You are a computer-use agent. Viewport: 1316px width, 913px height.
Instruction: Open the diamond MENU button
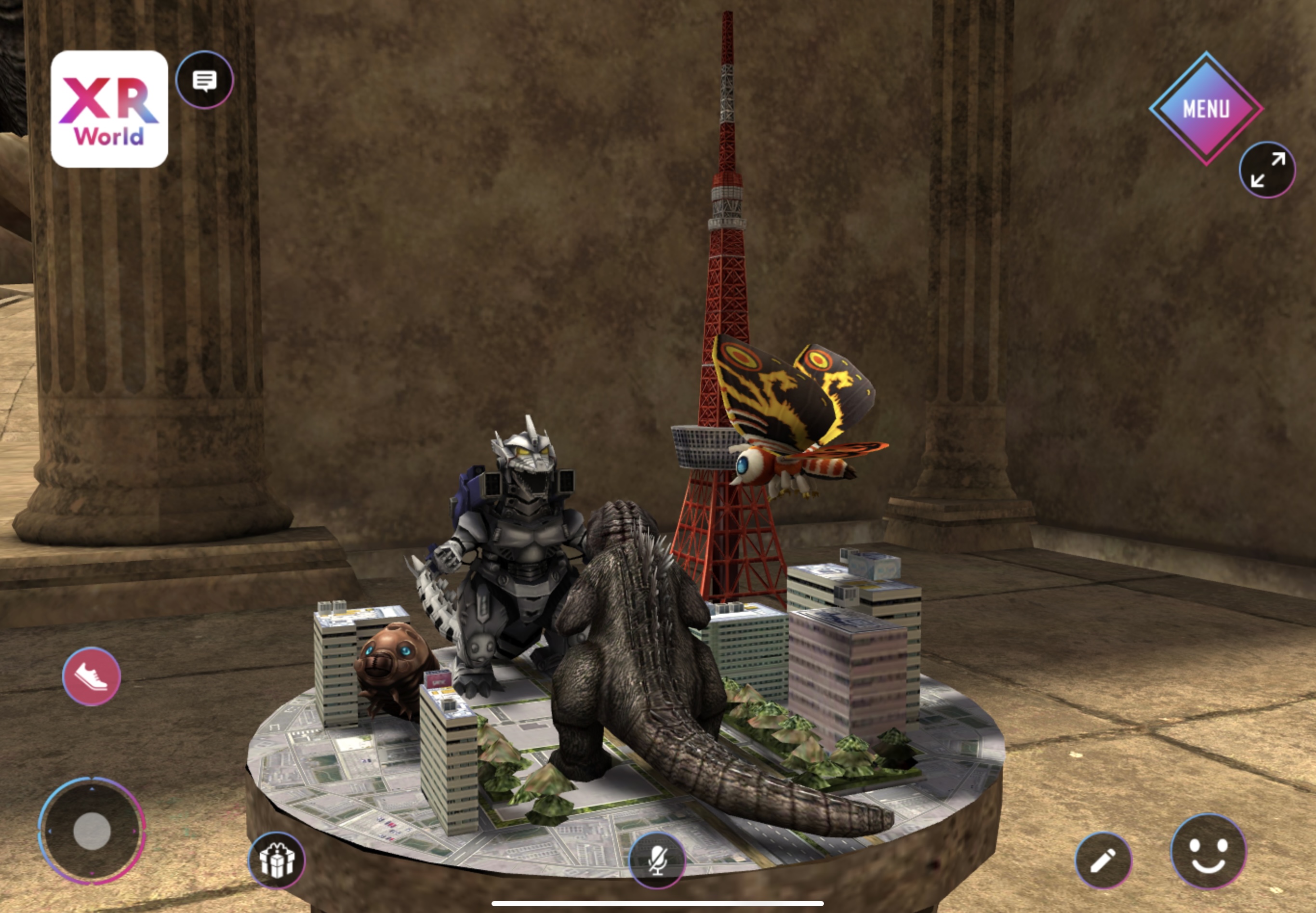pyautogui.click(x=1206, y=108)
